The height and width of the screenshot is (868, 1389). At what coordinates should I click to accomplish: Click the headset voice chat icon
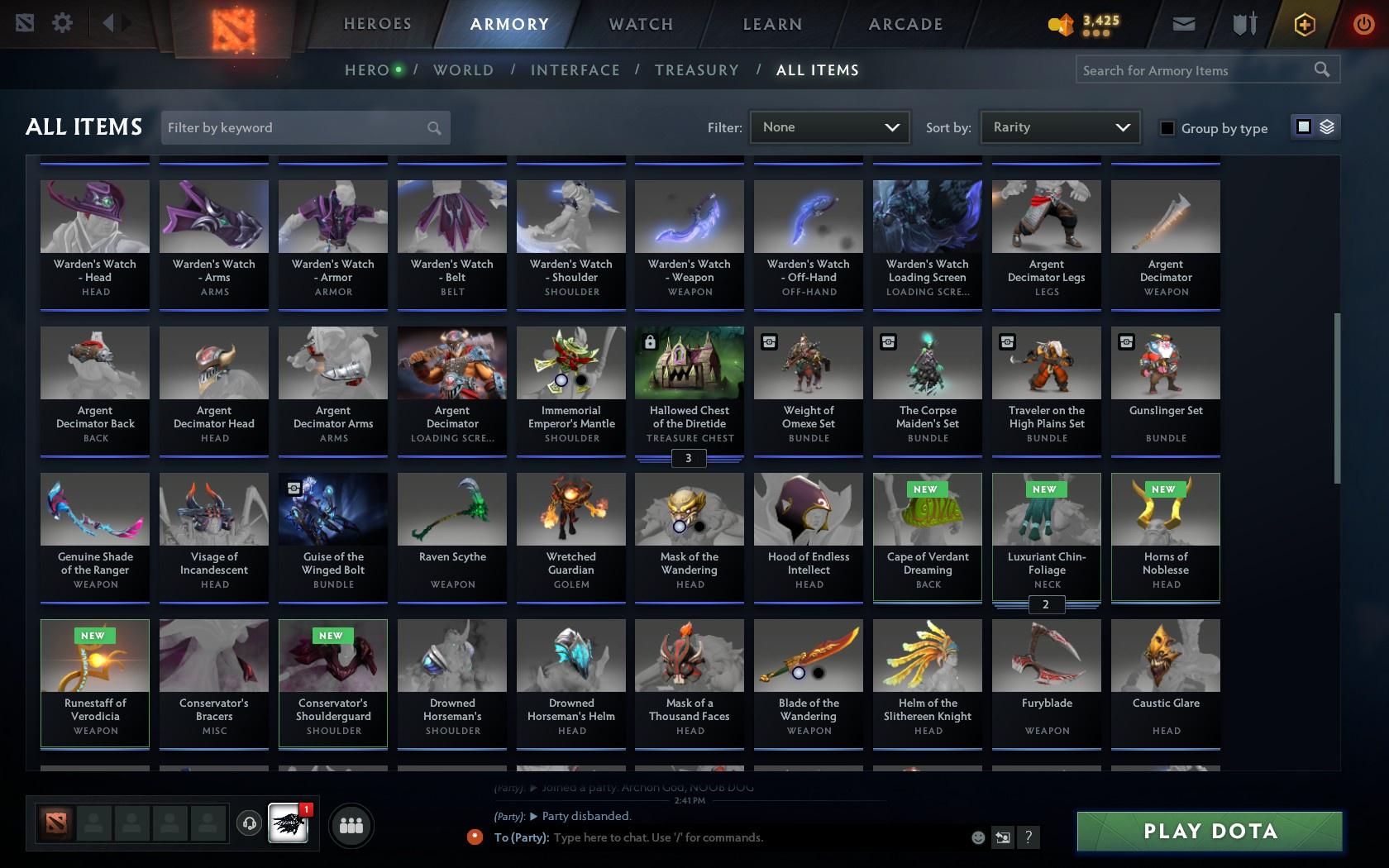[x=250, y=823]
